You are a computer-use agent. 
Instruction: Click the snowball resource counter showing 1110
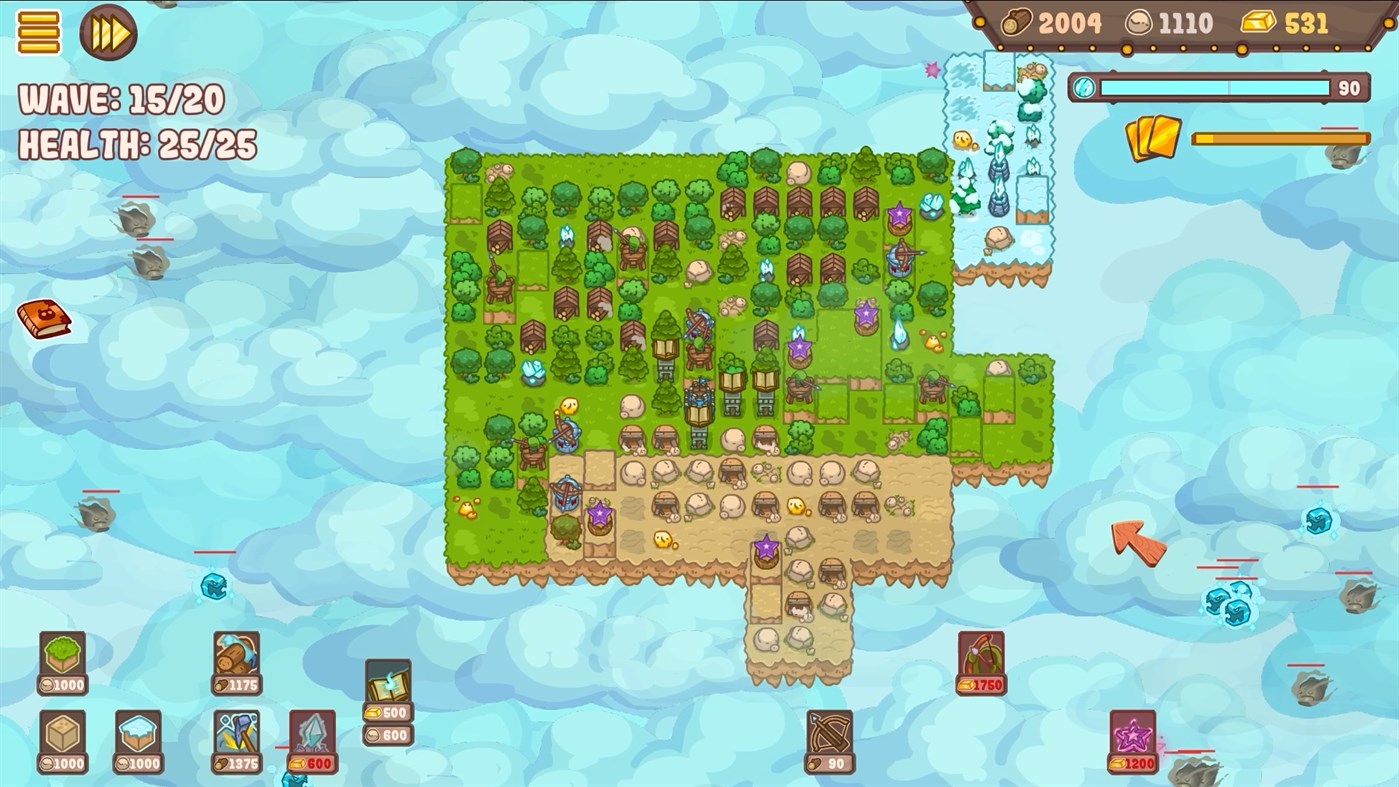tap(1180, 22)
